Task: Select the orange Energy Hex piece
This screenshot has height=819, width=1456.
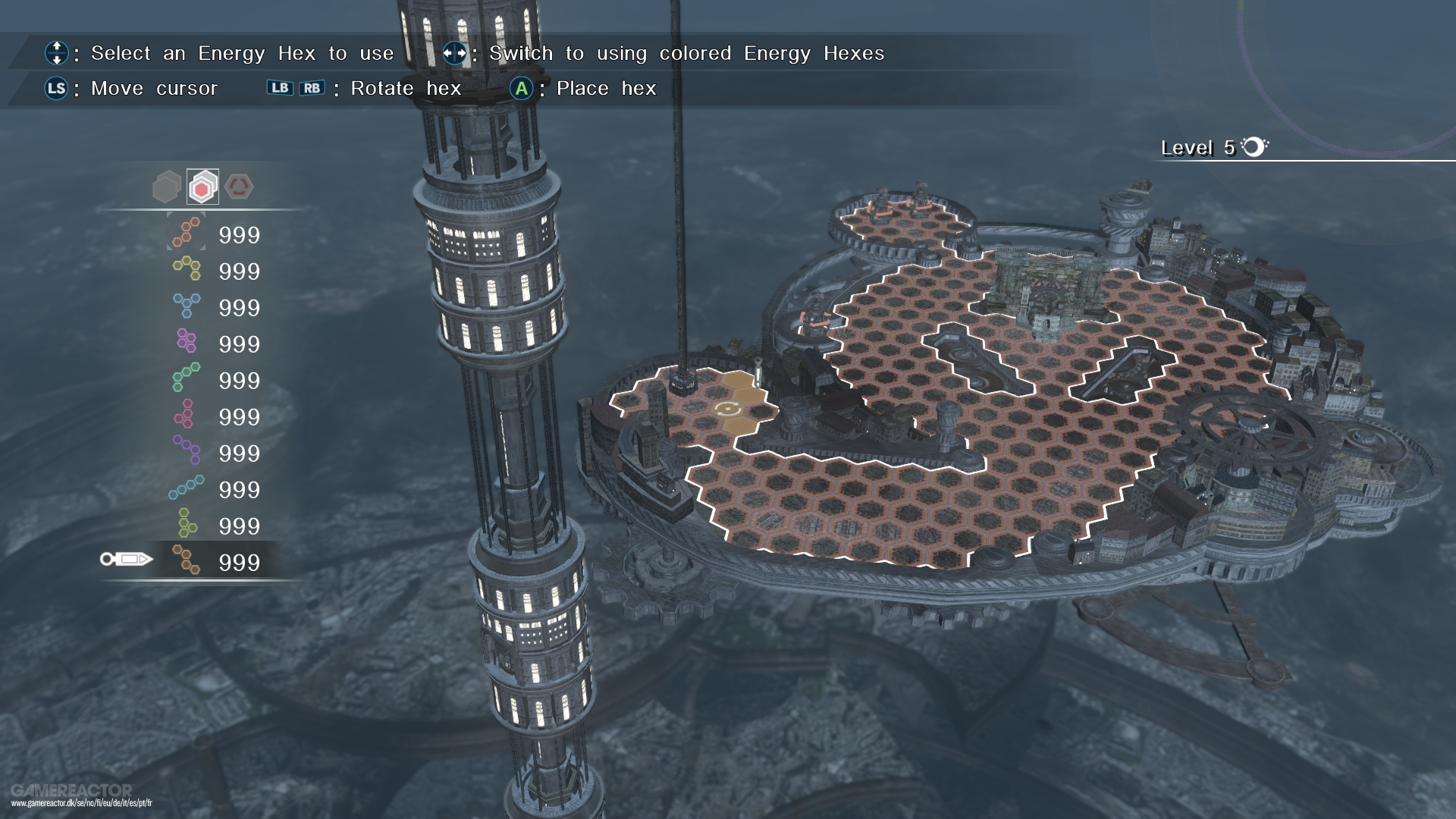Action: tap(187, 234)
